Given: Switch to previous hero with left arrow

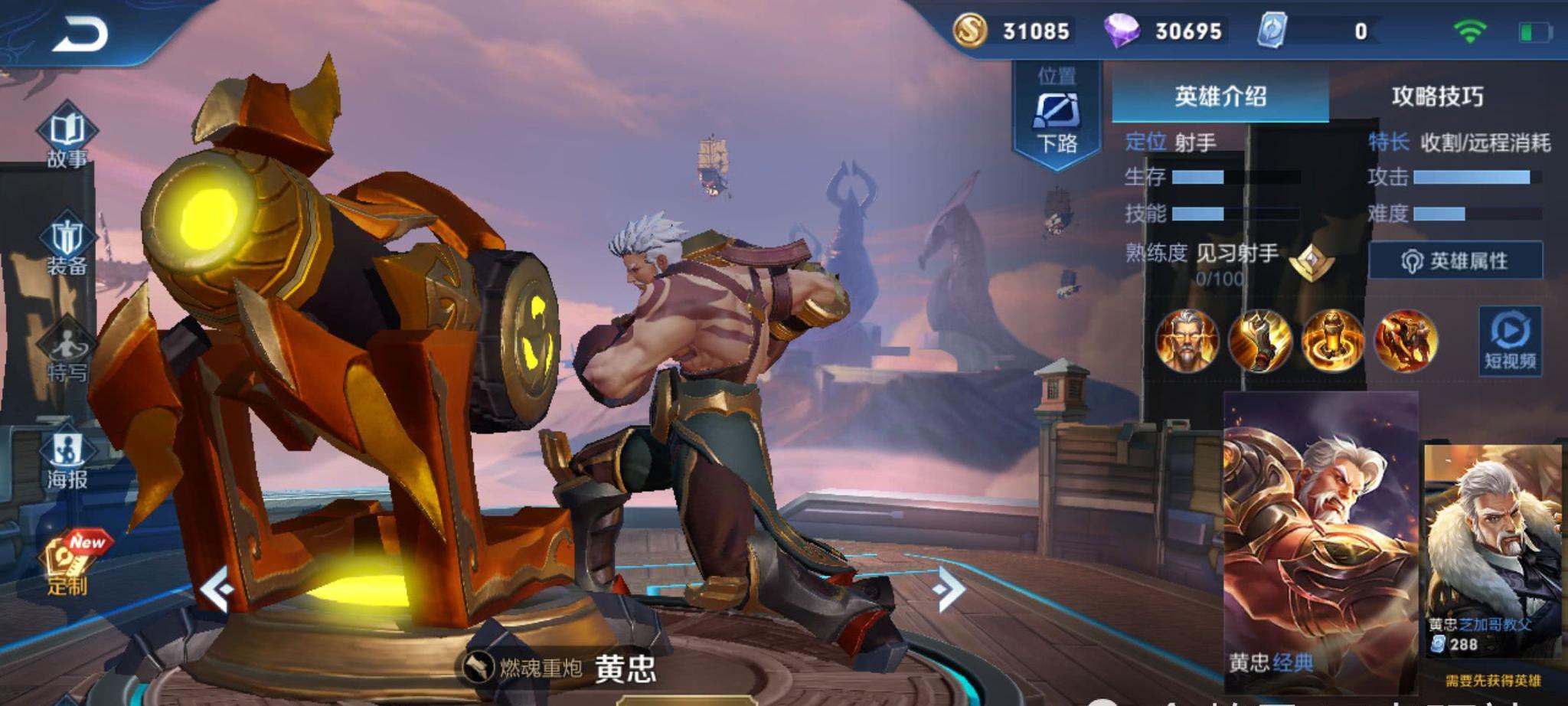Looking at the screenshot, I should (x=217, y=588).
